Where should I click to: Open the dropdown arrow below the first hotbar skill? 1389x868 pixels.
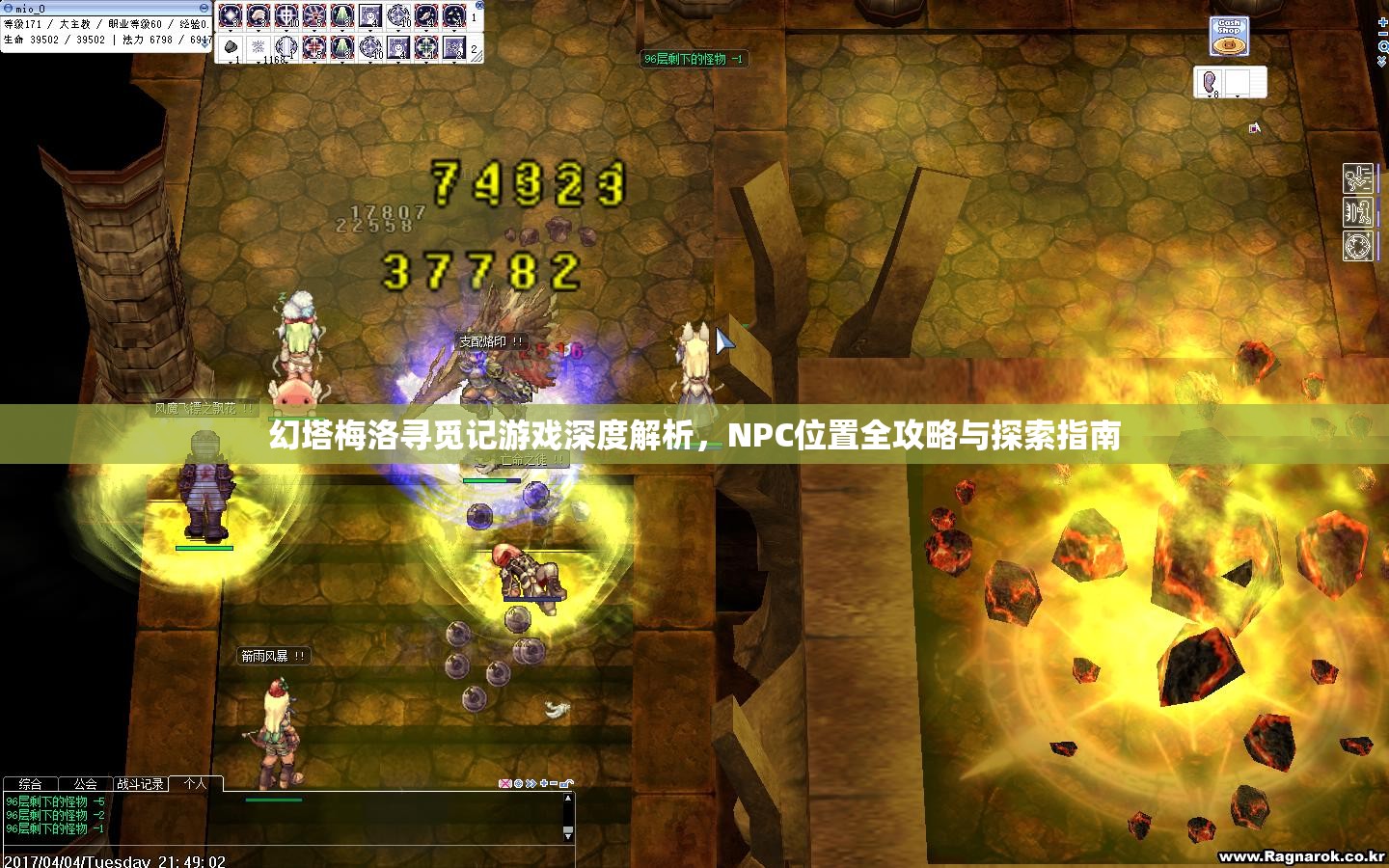(231, 30)
